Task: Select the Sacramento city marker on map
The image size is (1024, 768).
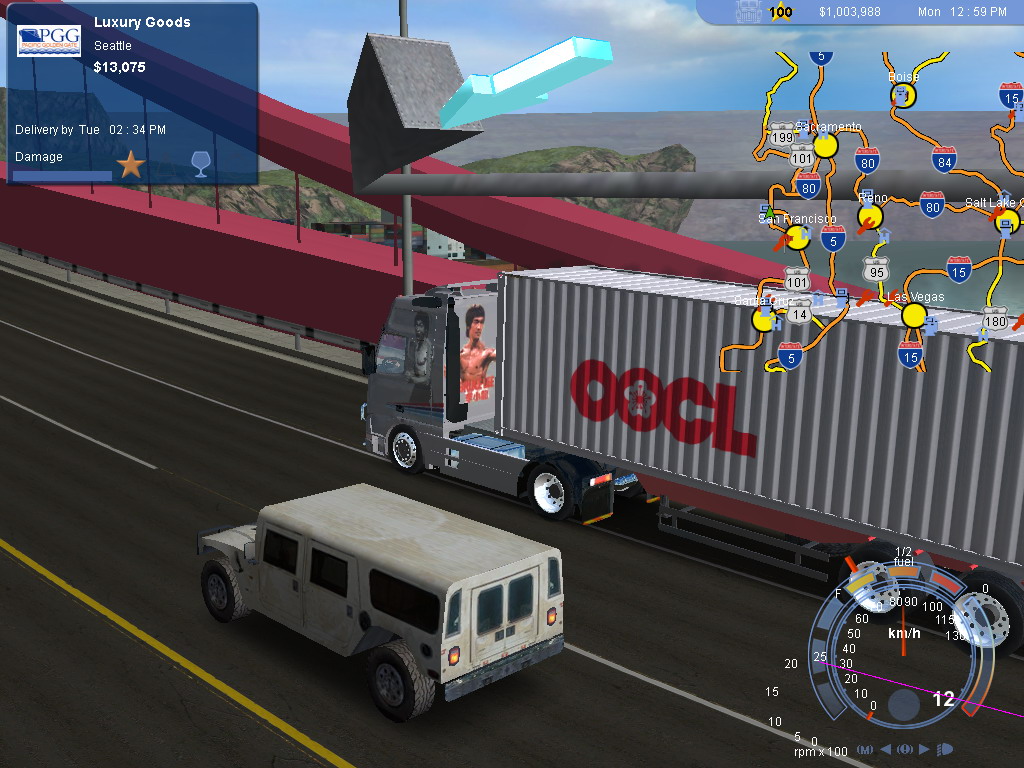Action: click(825, 146)
